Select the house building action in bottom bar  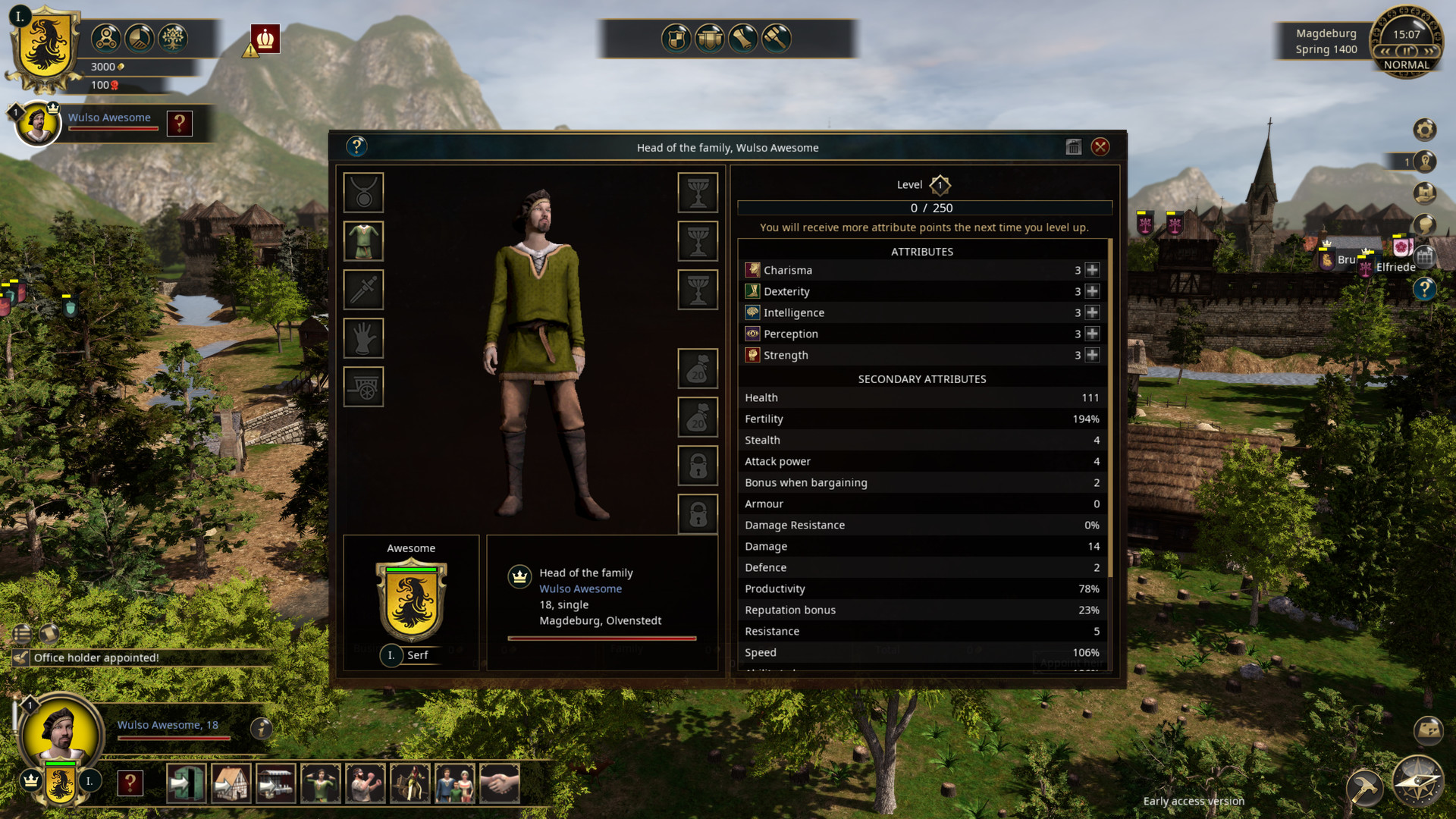point(232,782)
